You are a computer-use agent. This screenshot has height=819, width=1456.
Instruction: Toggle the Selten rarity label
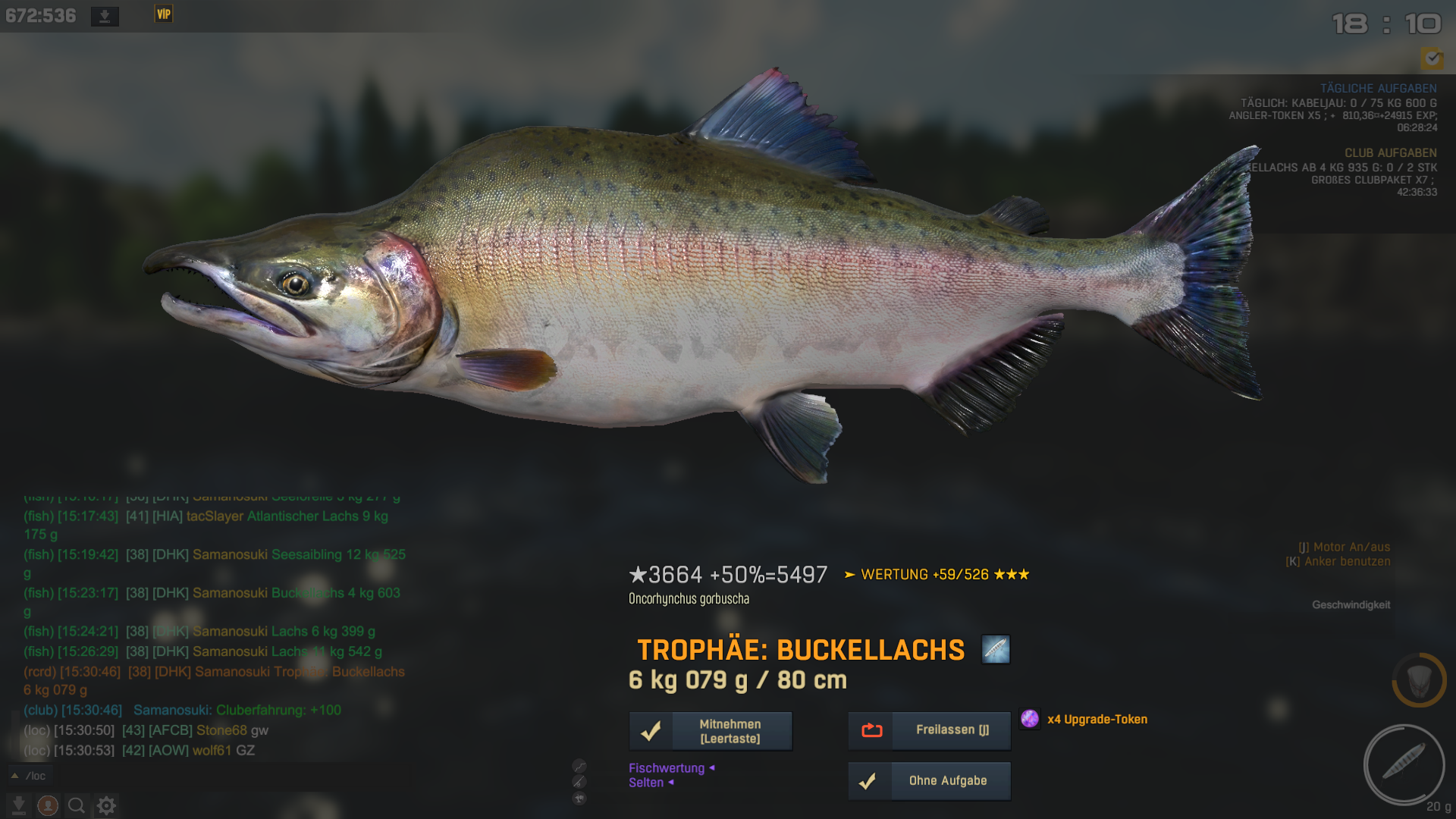[646, 783]
